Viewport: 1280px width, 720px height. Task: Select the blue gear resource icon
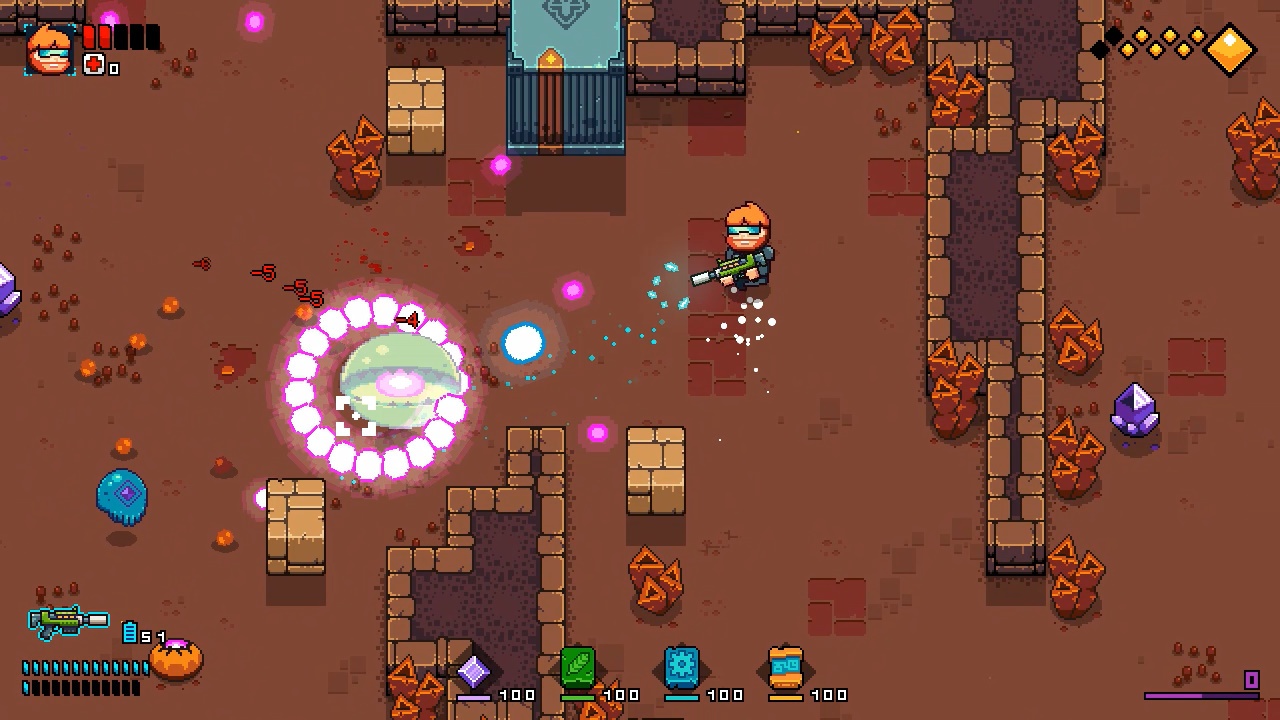click(682, 668)
